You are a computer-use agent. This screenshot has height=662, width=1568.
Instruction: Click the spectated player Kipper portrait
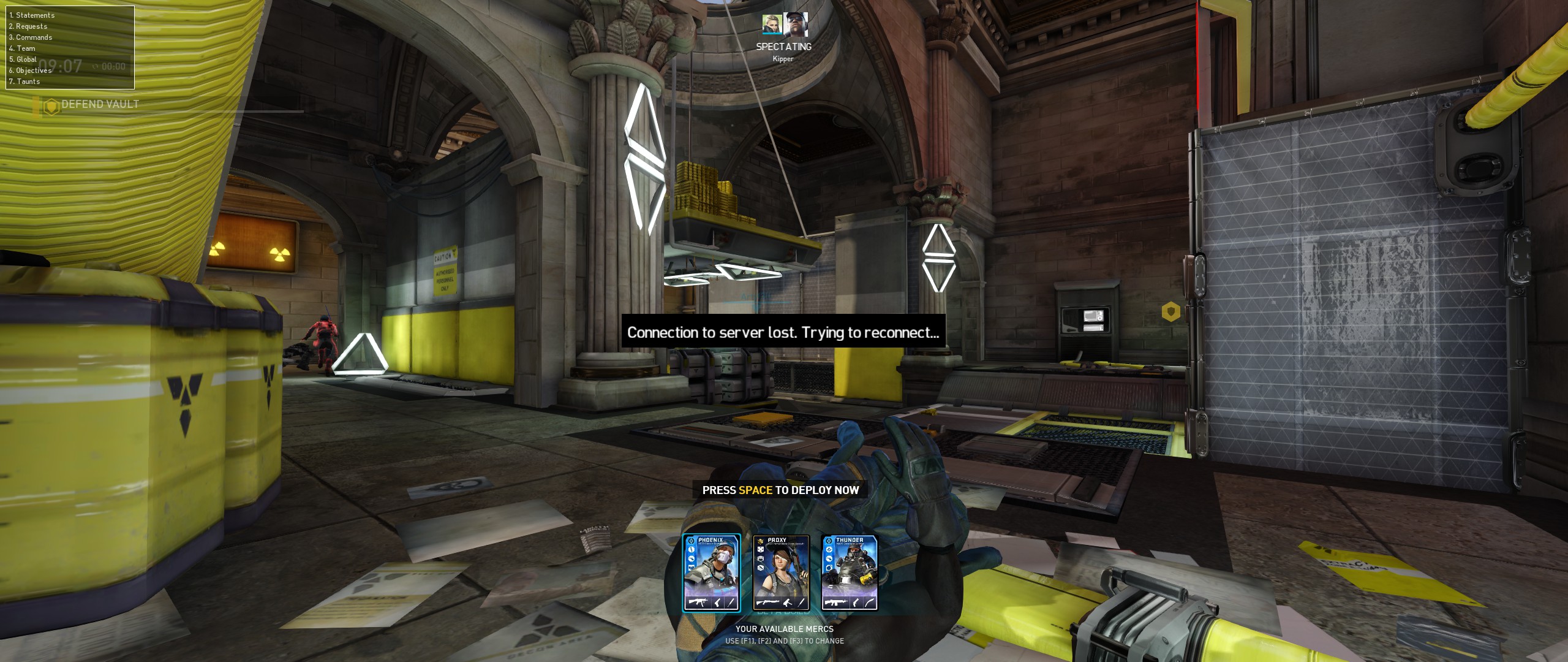click(795, 25)
